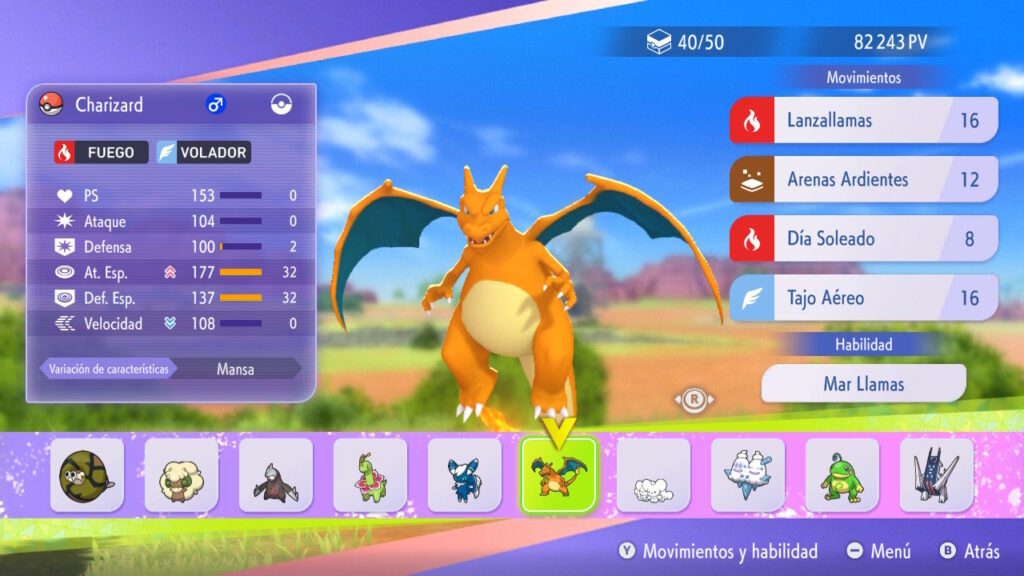
Task: Switch to the Meganium slot
Action: [x=370, y=476]
